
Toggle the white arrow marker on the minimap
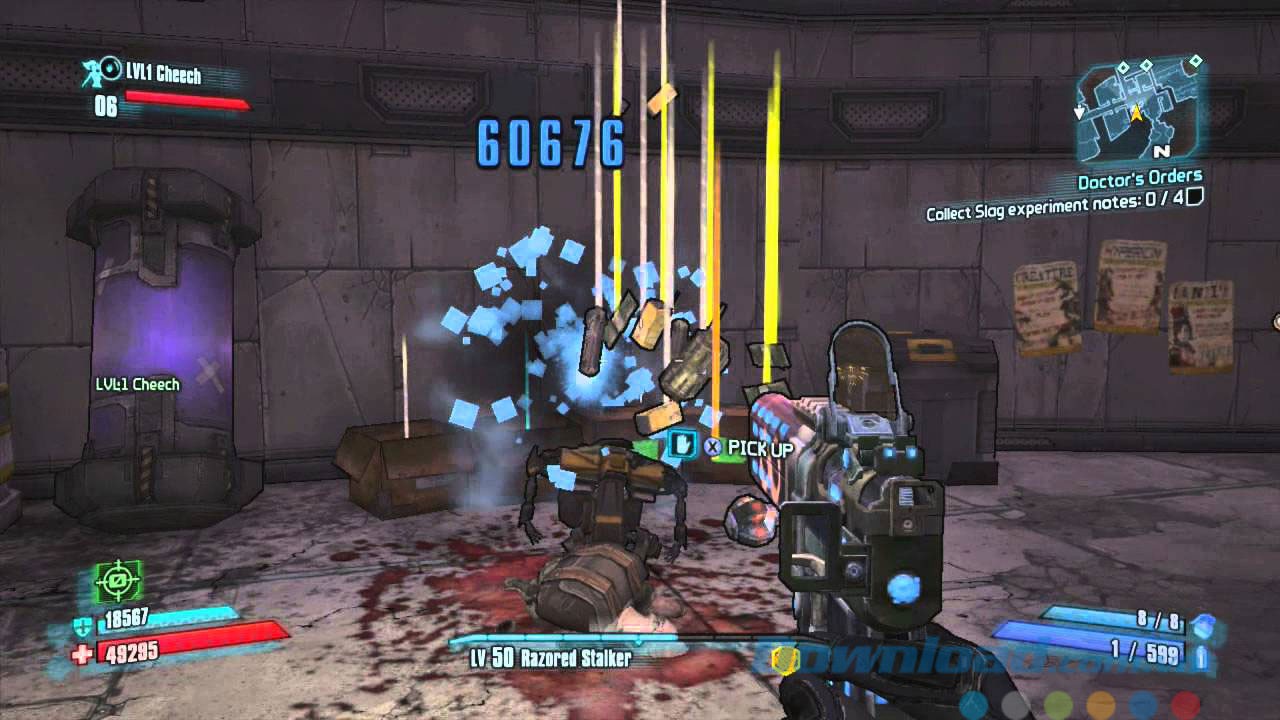pyautogui.click(x=1079, y=112)
